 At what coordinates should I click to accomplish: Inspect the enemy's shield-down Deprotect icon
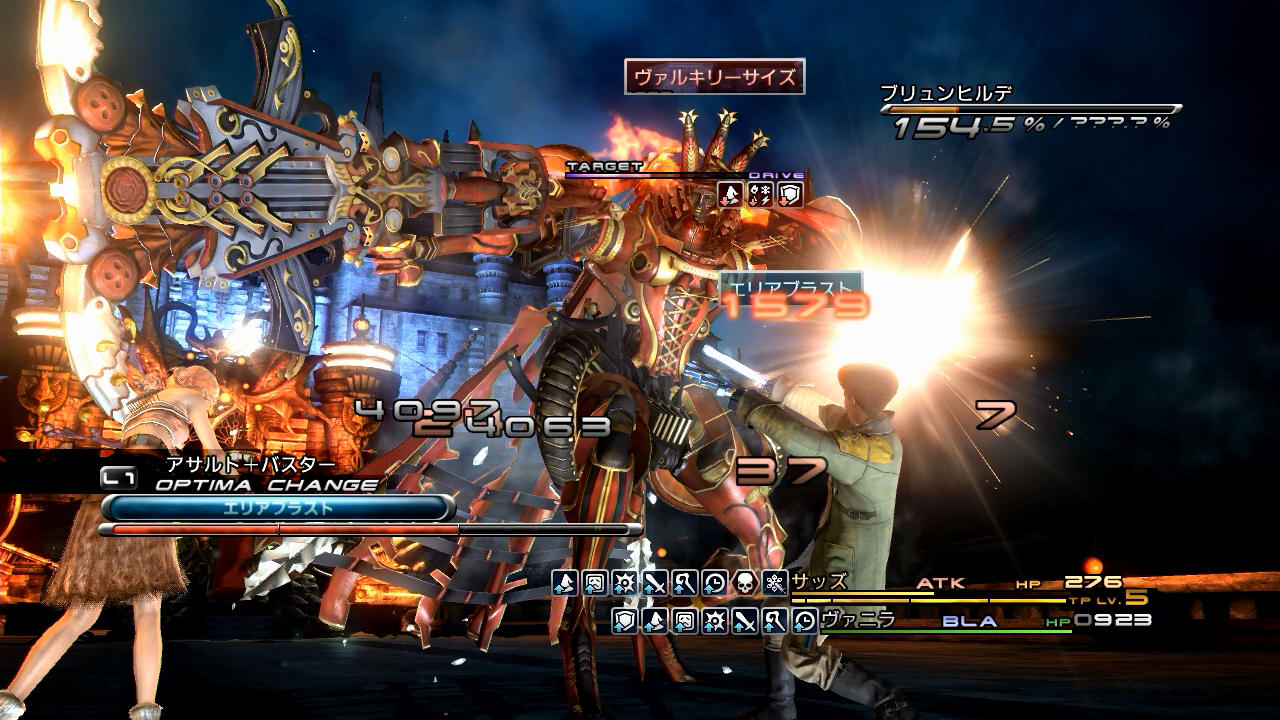pos(790,195)
